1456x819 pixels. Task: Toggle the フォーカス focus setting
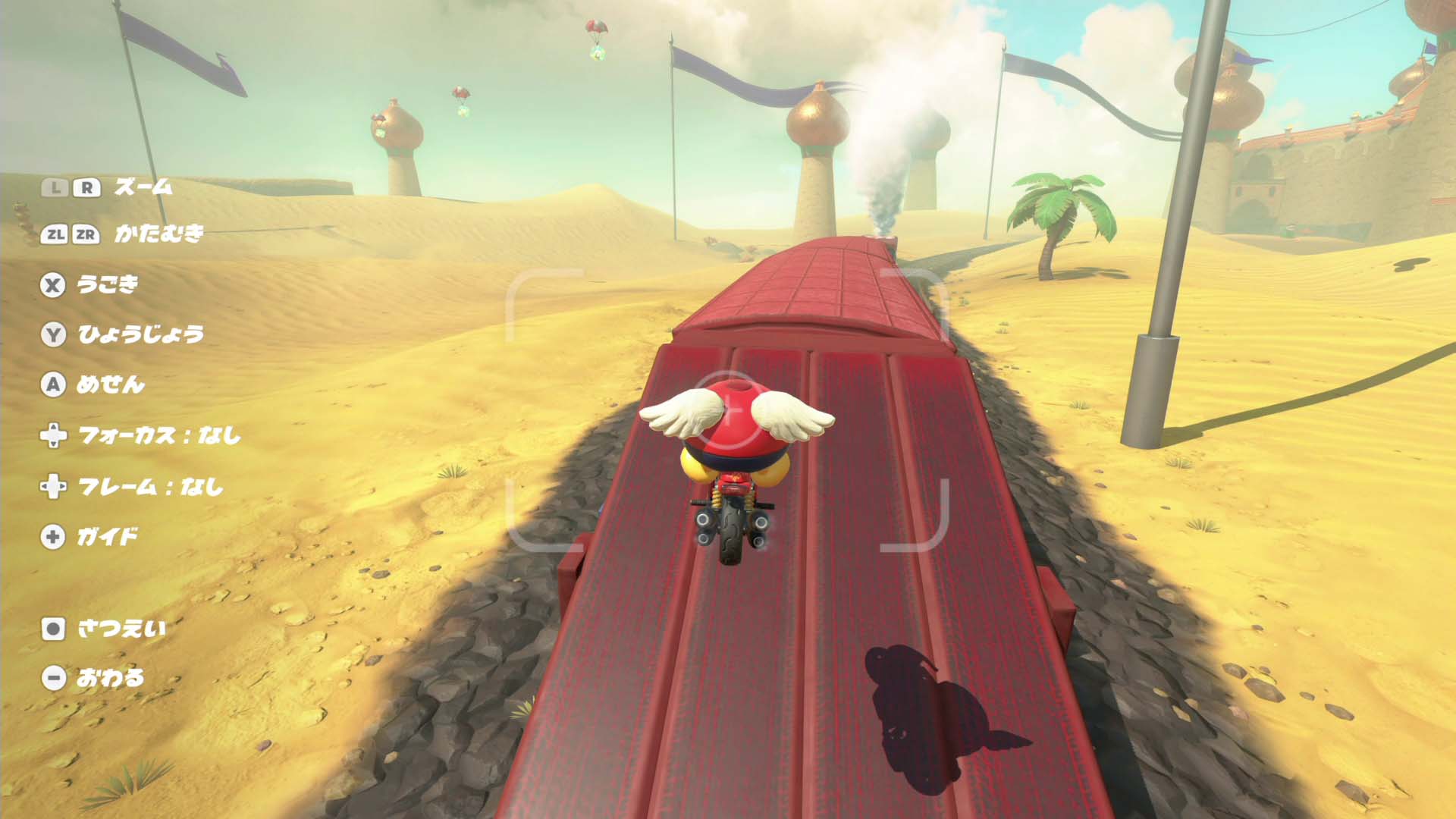click(159, 435)
